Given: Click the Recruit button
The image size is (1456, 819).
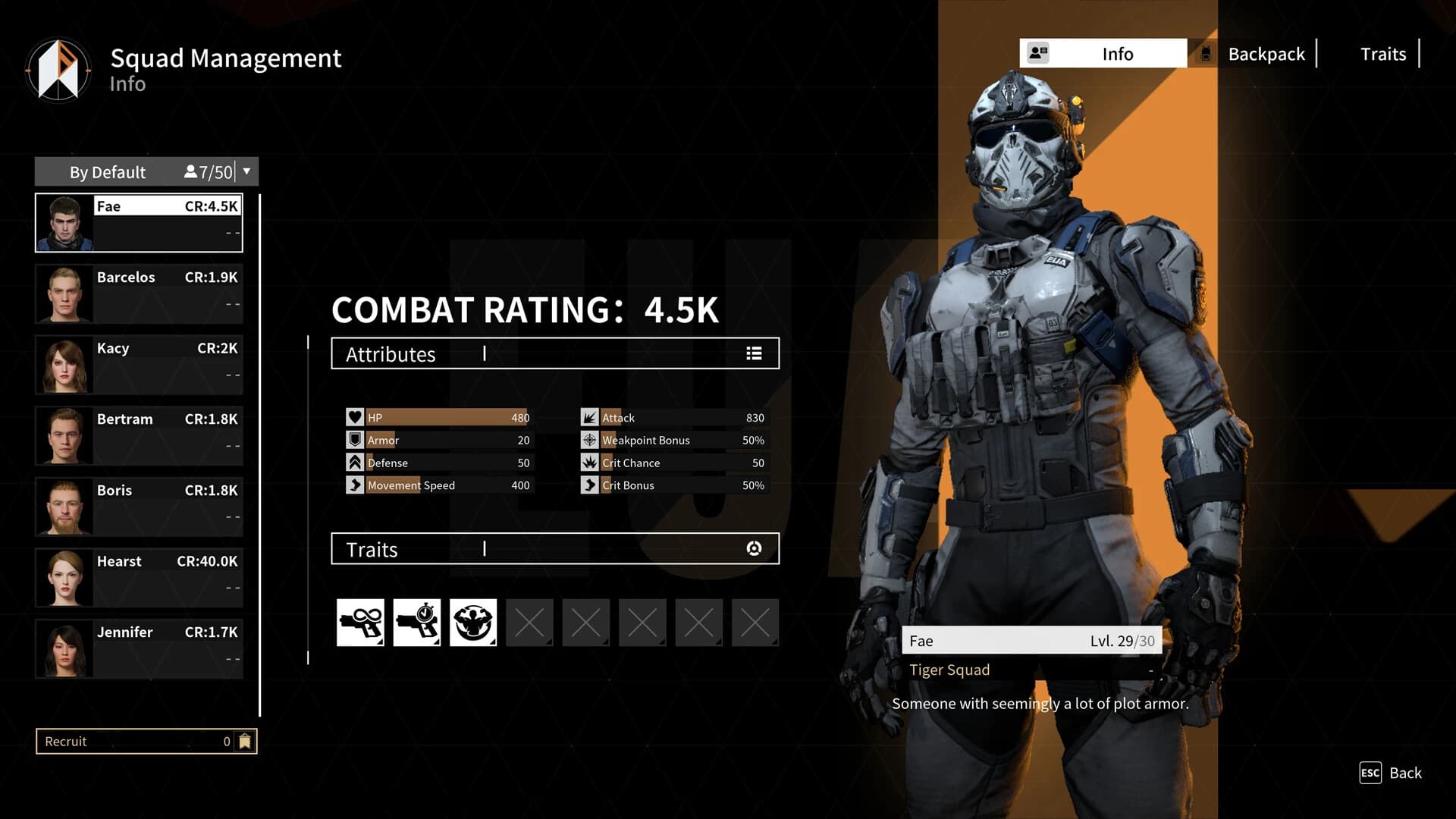Looking at the screenshot, I should pos(145,741).
